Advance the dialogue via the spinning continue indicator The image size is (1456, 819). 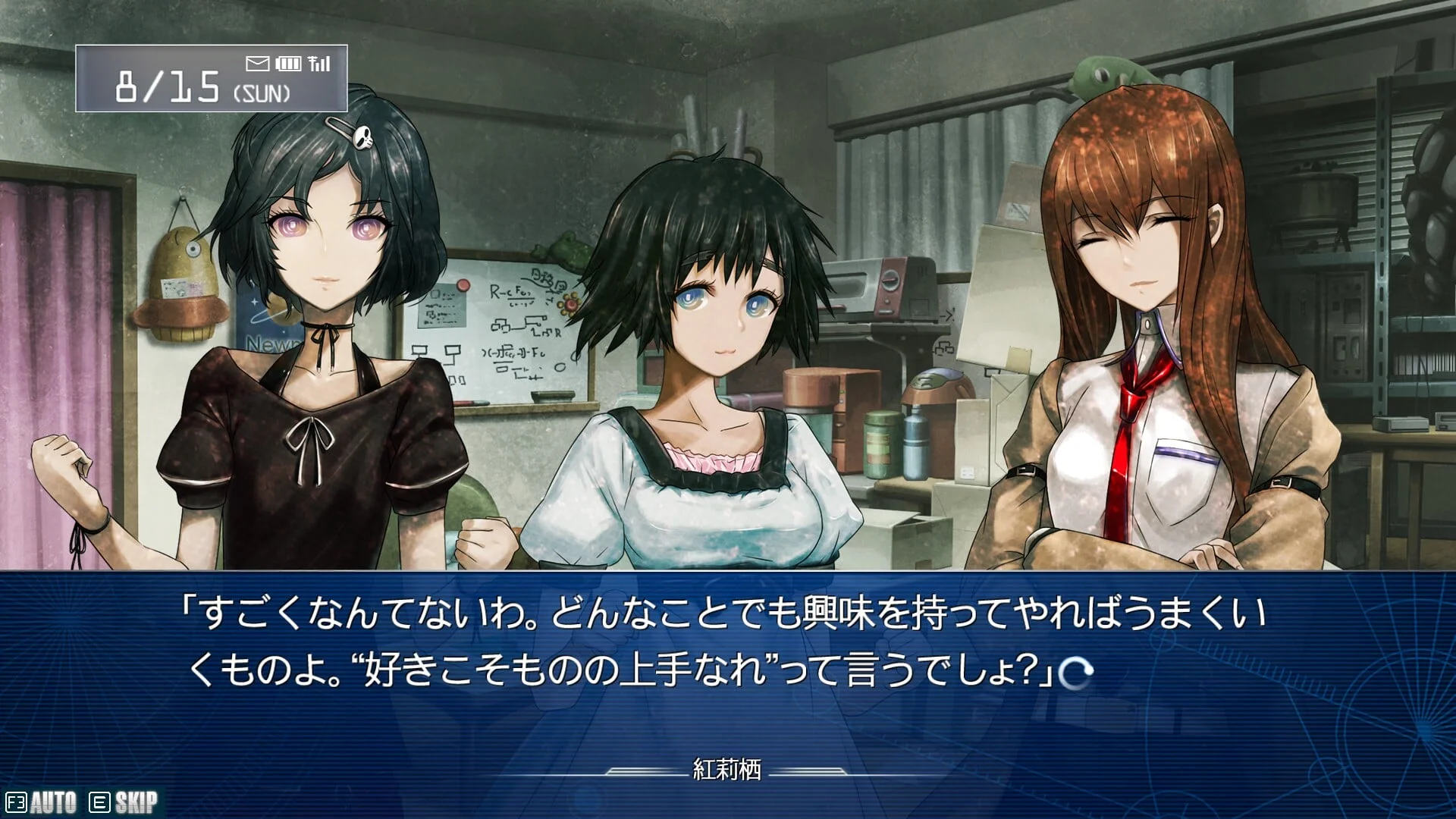click(x=1076, y=672)
